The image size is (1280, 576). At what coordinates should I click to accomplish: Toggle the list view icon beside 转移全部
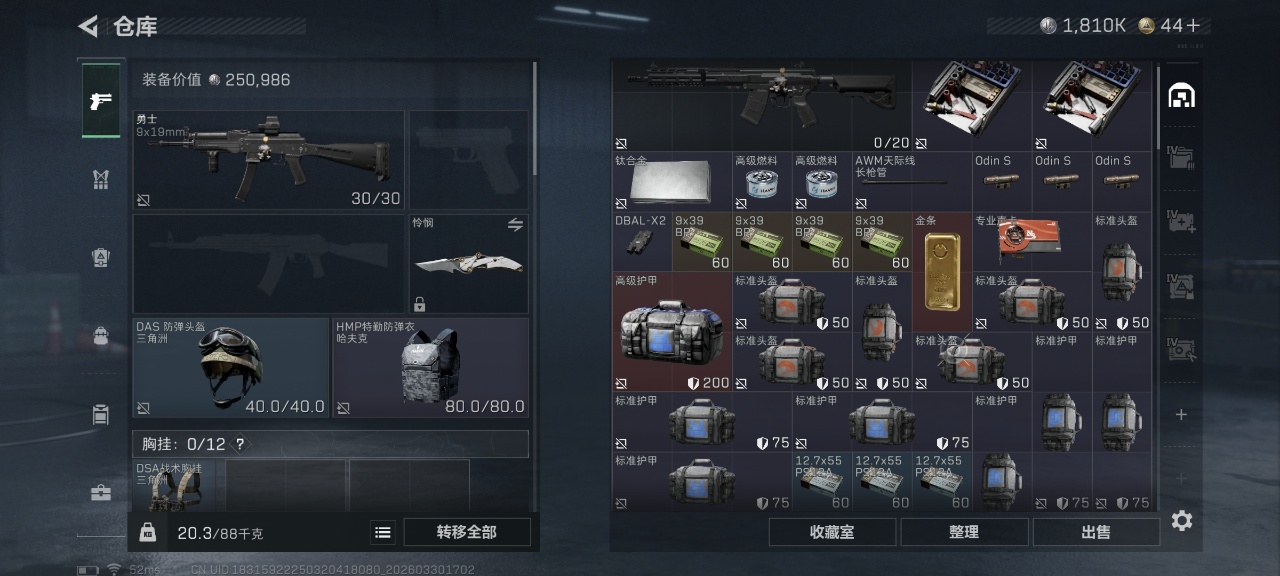[x=383, y=532]
